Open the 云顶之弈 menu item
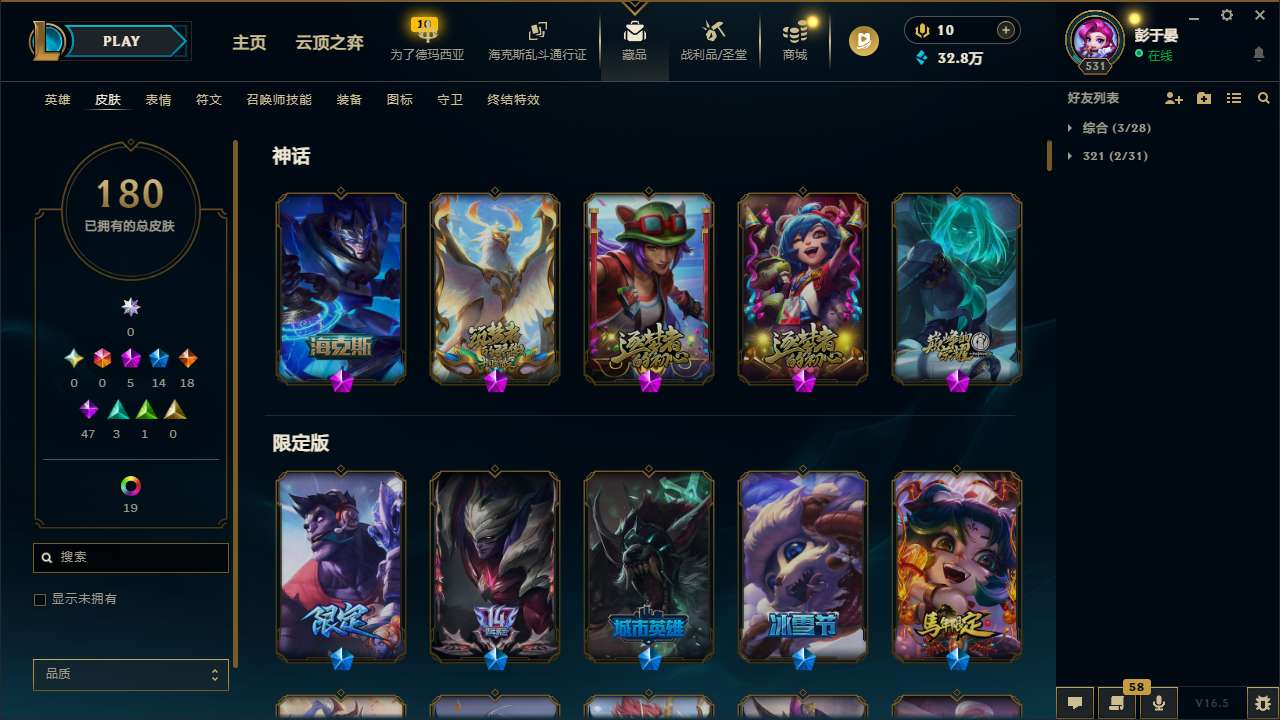Viewport: 1280px width, 720px height. (328, 44)
